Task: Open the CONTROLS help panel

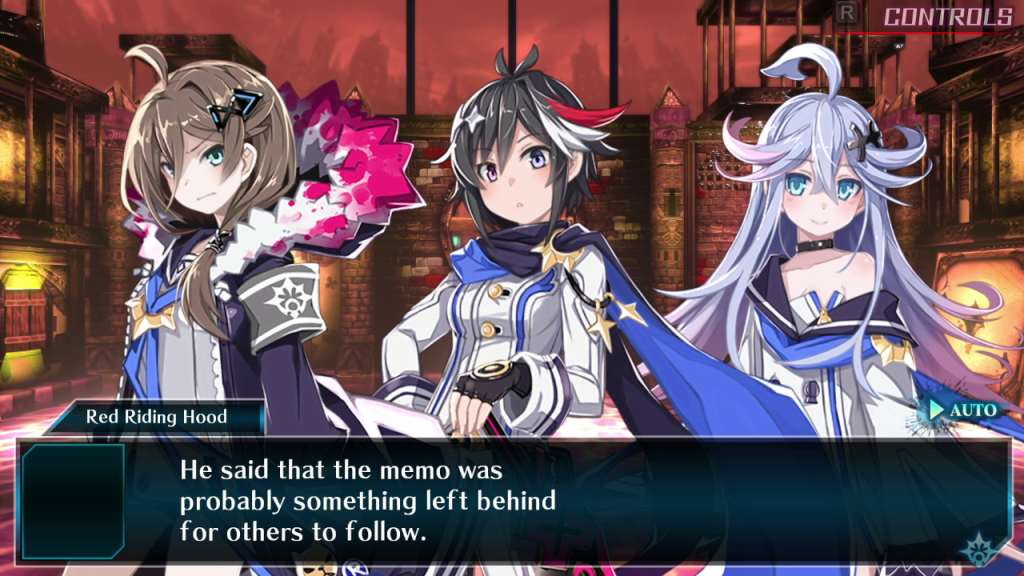Action: [x=946, y=17]
